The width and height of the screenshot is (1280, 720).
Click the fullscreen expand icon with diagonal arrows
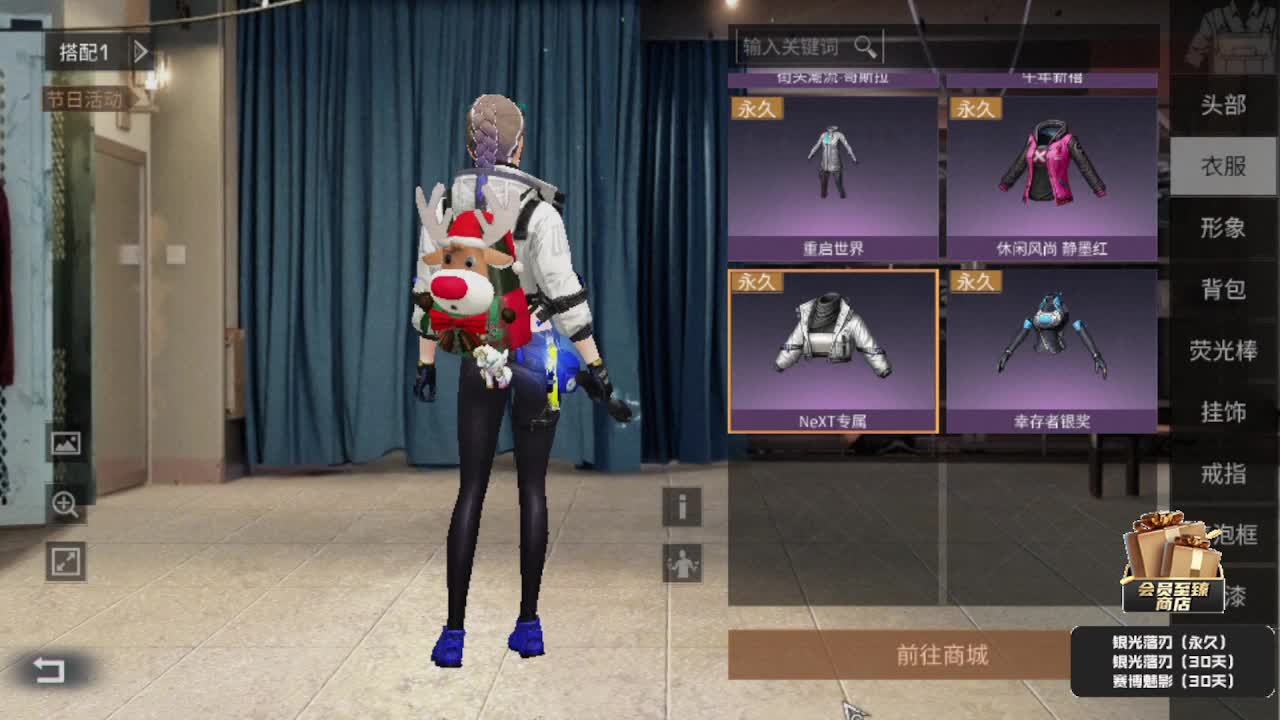63,561
